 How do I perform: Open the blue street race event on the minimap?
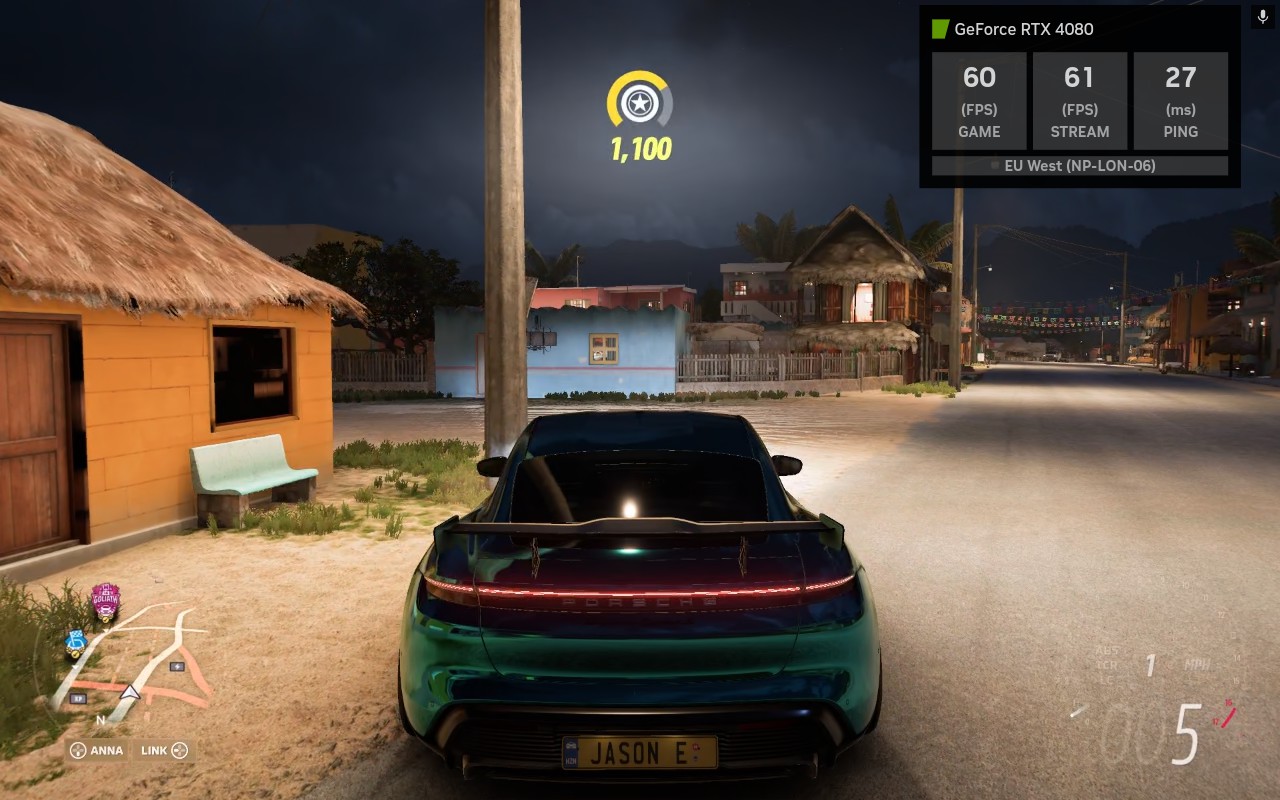pos(76,641)
